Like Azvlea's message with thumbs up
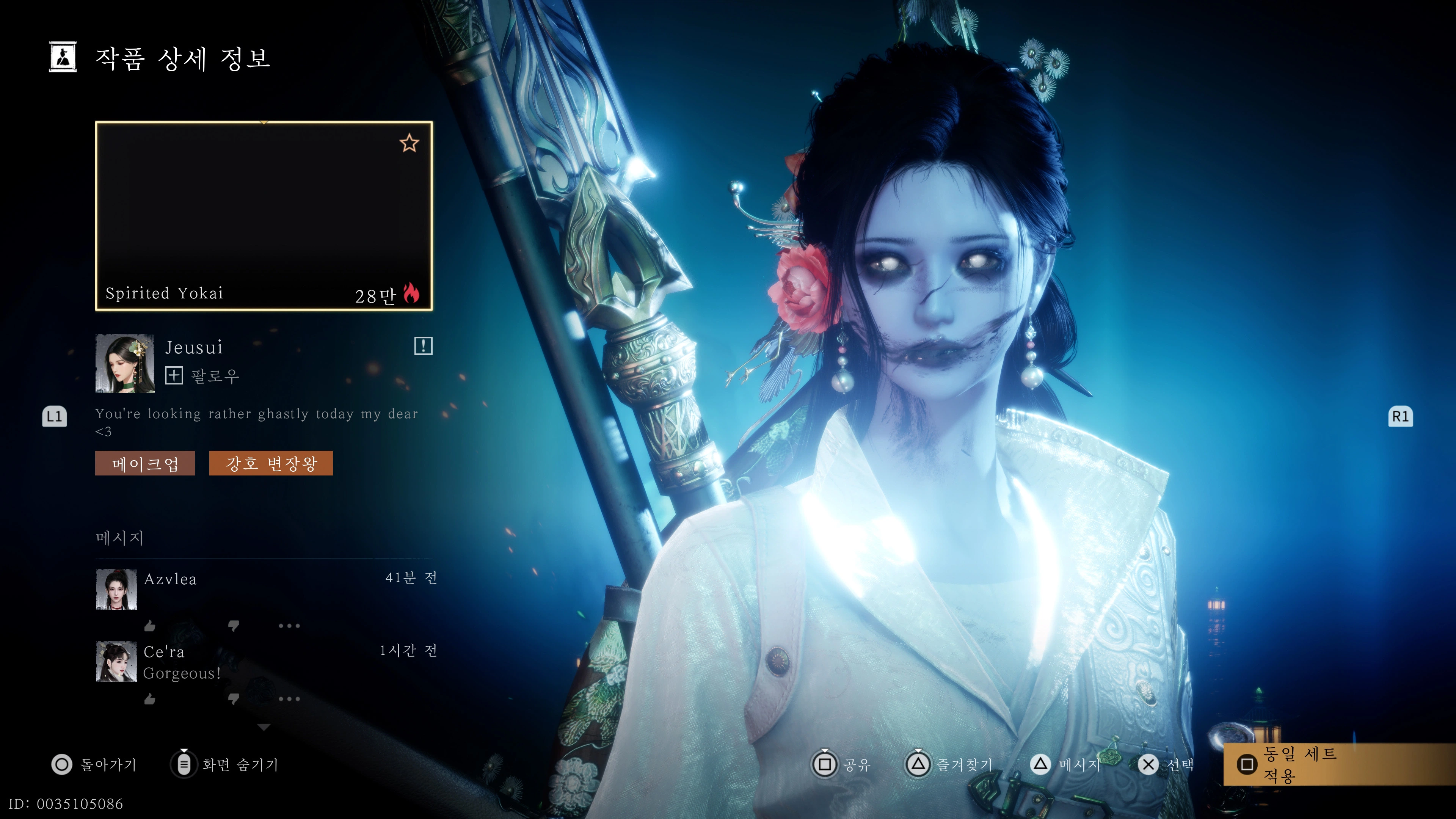Viewport: 1456px width, 819px height. (x=150, y=626)
